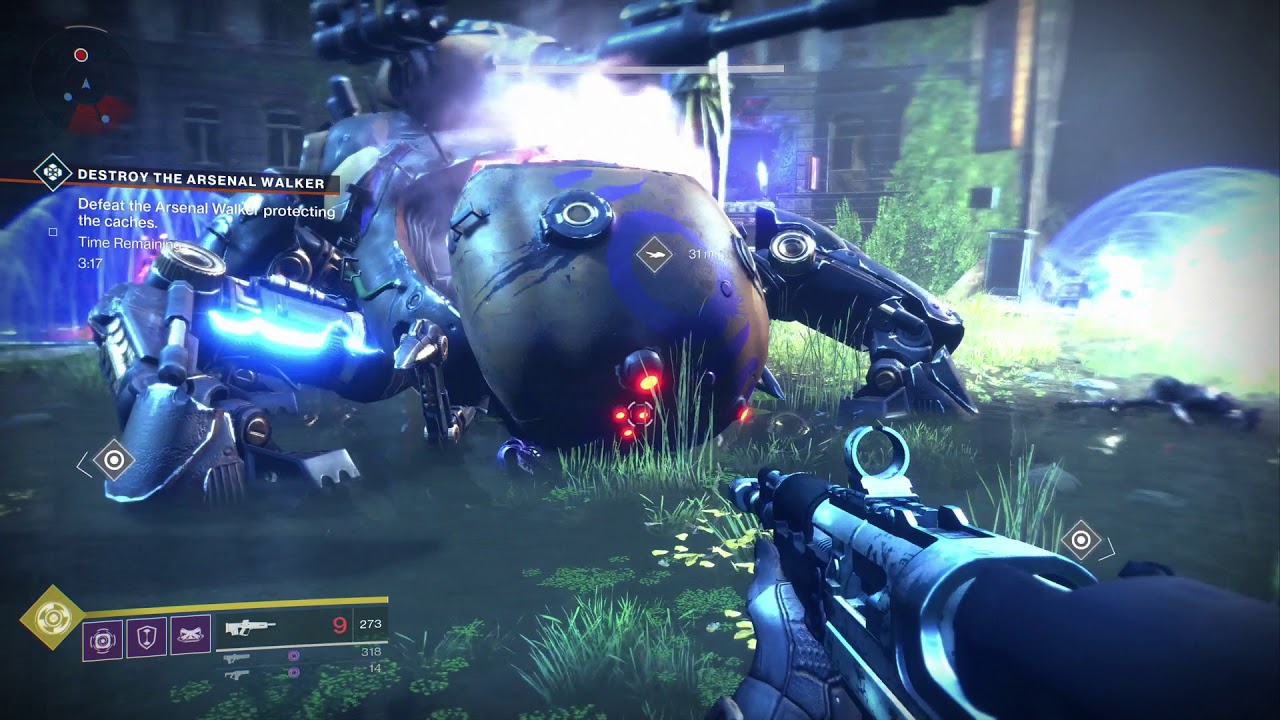Activate the golden super ability diamond

50,618
